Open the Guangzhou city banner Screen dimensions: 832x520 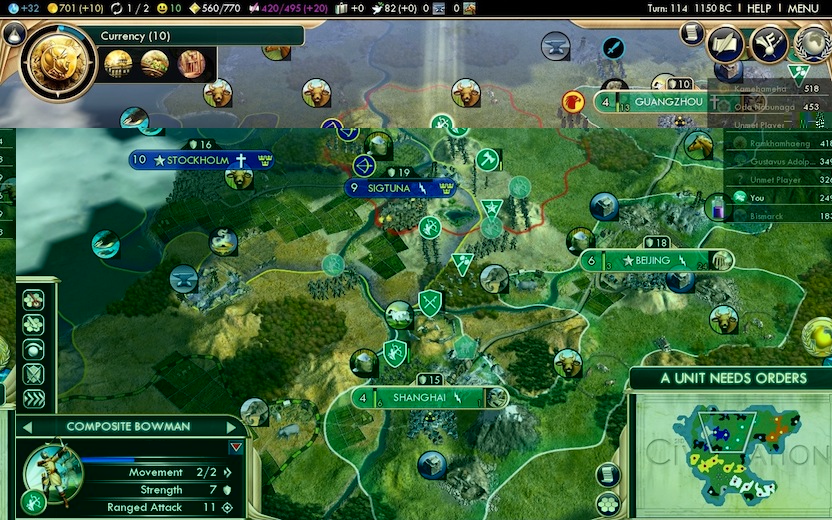coord(652,101)
